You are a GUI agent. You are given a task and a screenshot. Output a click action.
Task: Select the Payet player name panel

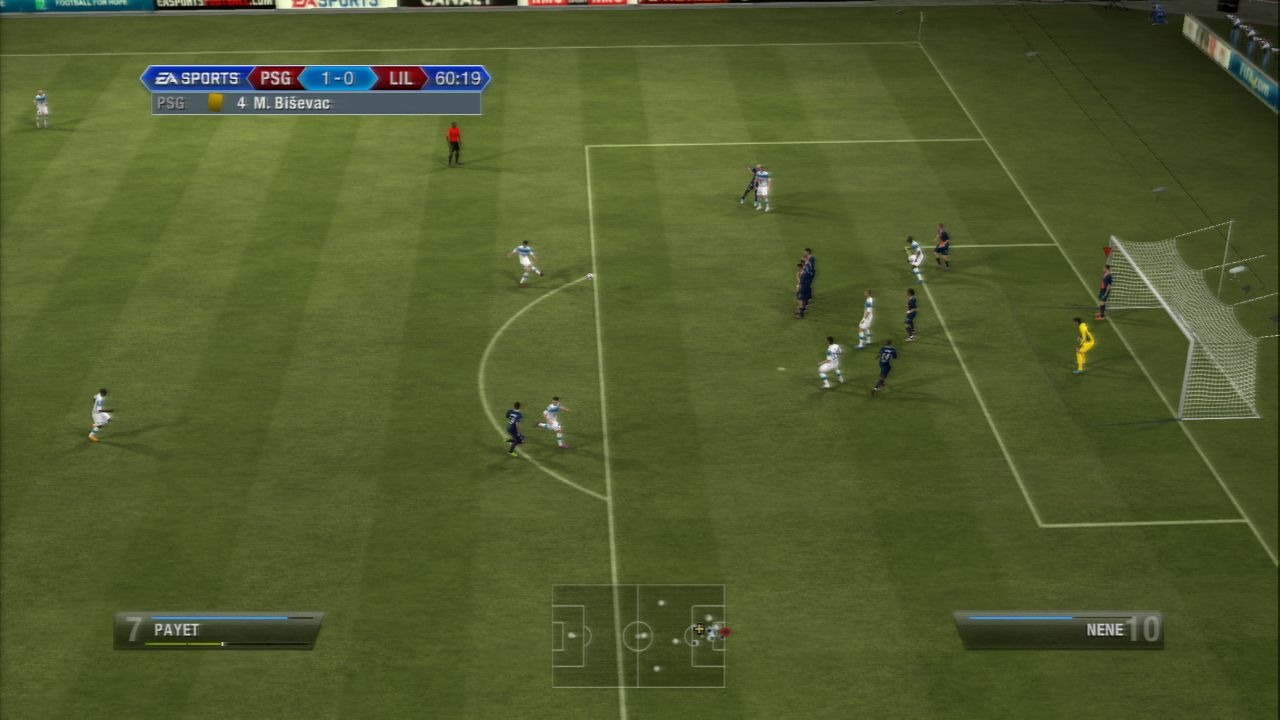pos(218,631)
